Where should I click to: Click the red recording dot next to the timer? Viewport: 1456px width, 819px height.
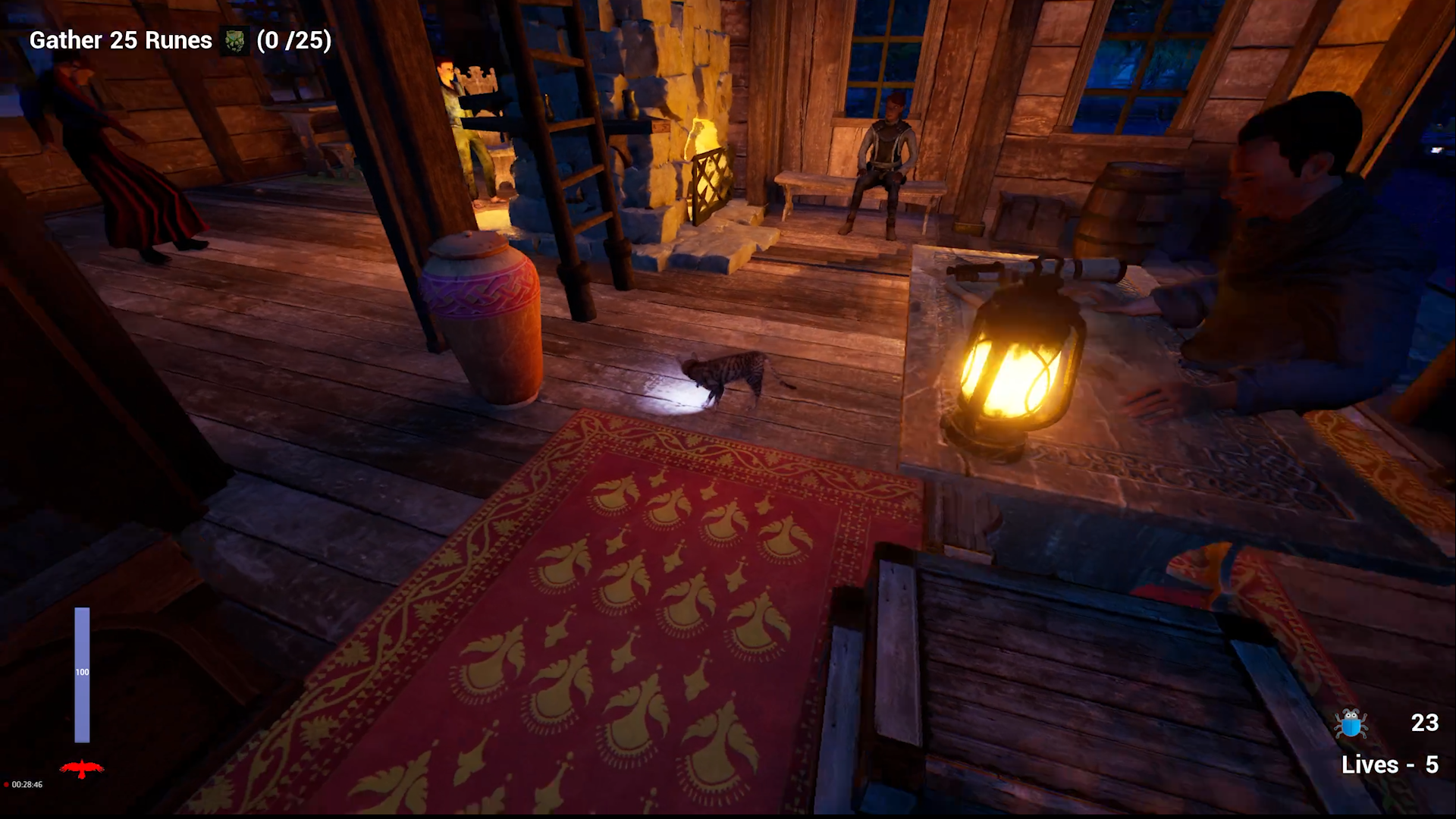tap(8, 785)
